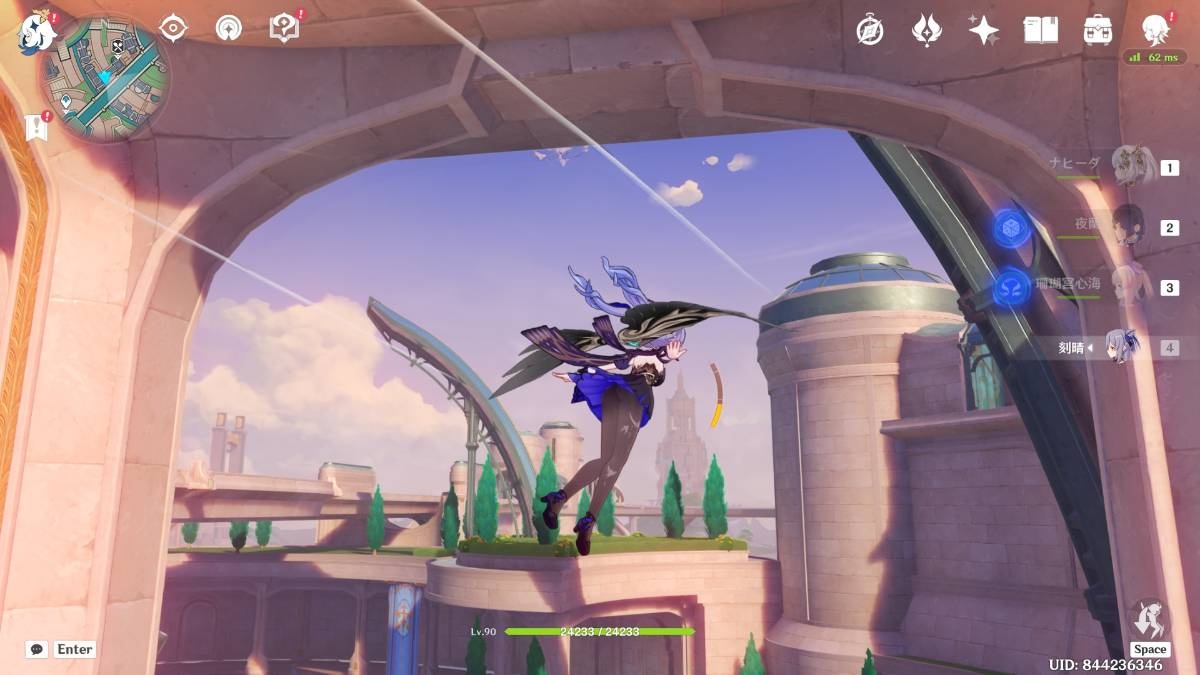This screenshot has width=1200, height=675.
Task: Open the eye-shaped icon in top bar
Action: tap(173, 28)
